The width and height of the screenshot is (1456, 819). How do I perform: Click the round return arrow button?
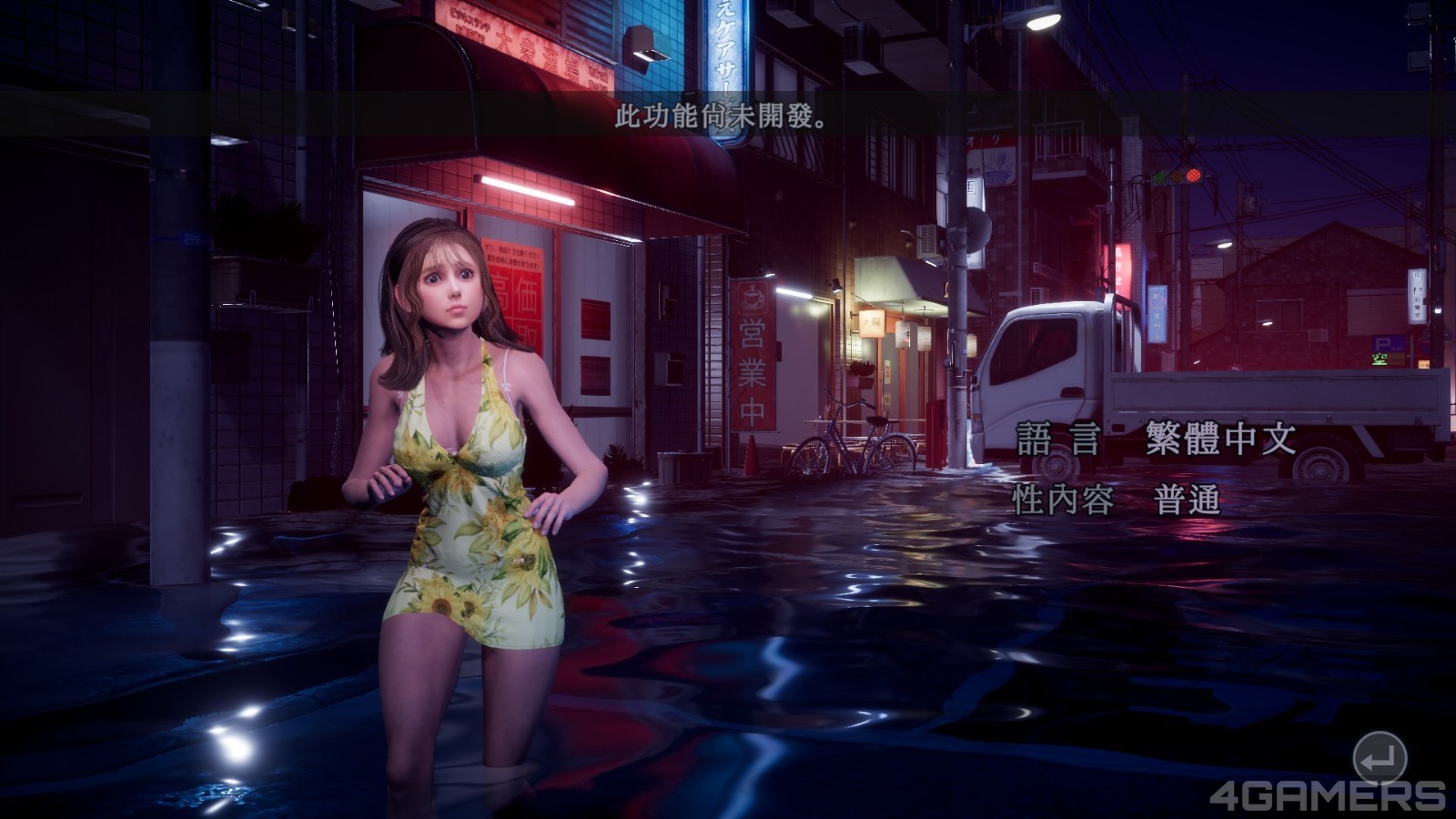(x=1380, y=757)
